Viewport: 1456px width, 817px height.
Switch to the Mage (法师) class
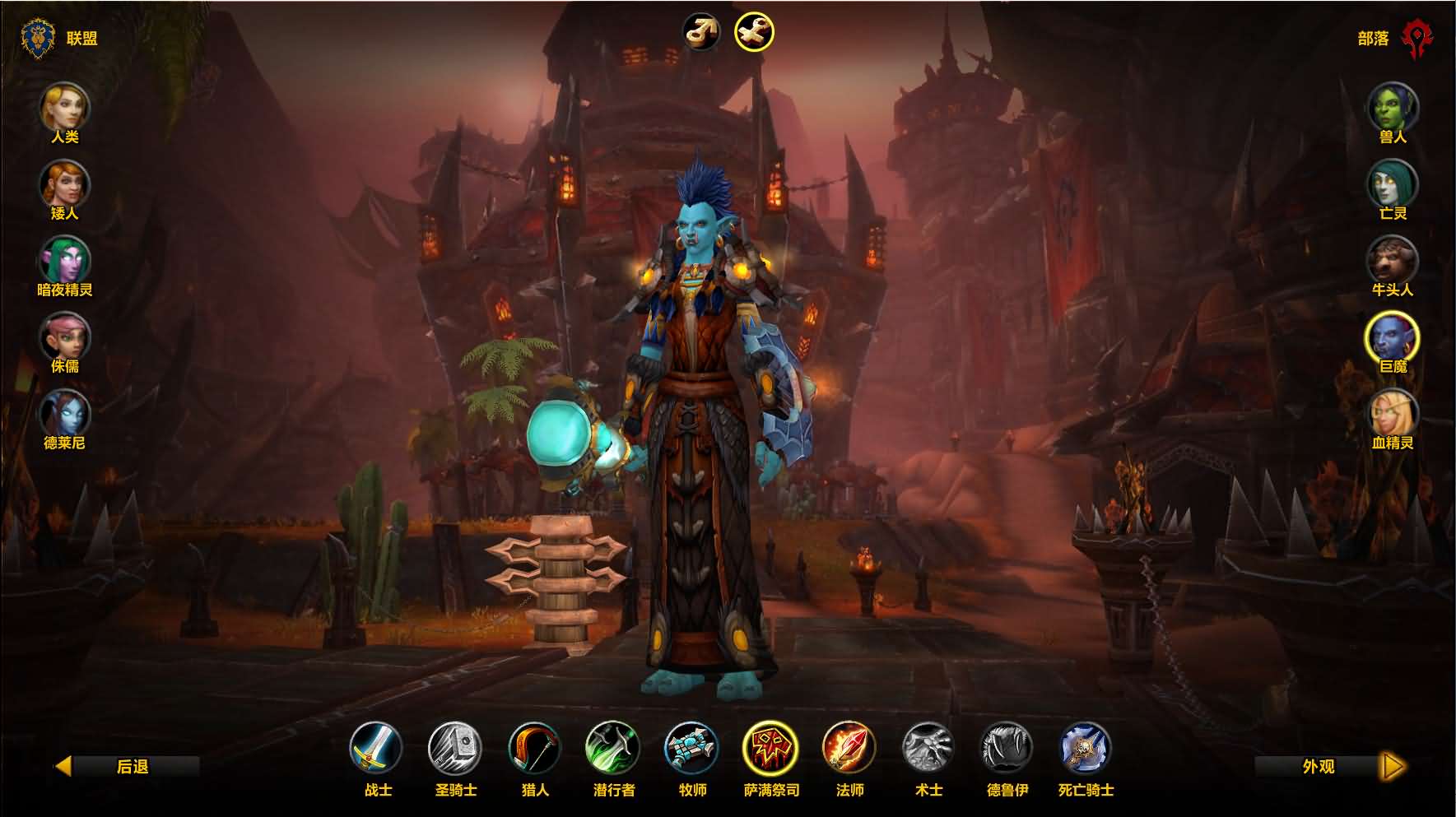pyautogui.click(x=849, y=748)
